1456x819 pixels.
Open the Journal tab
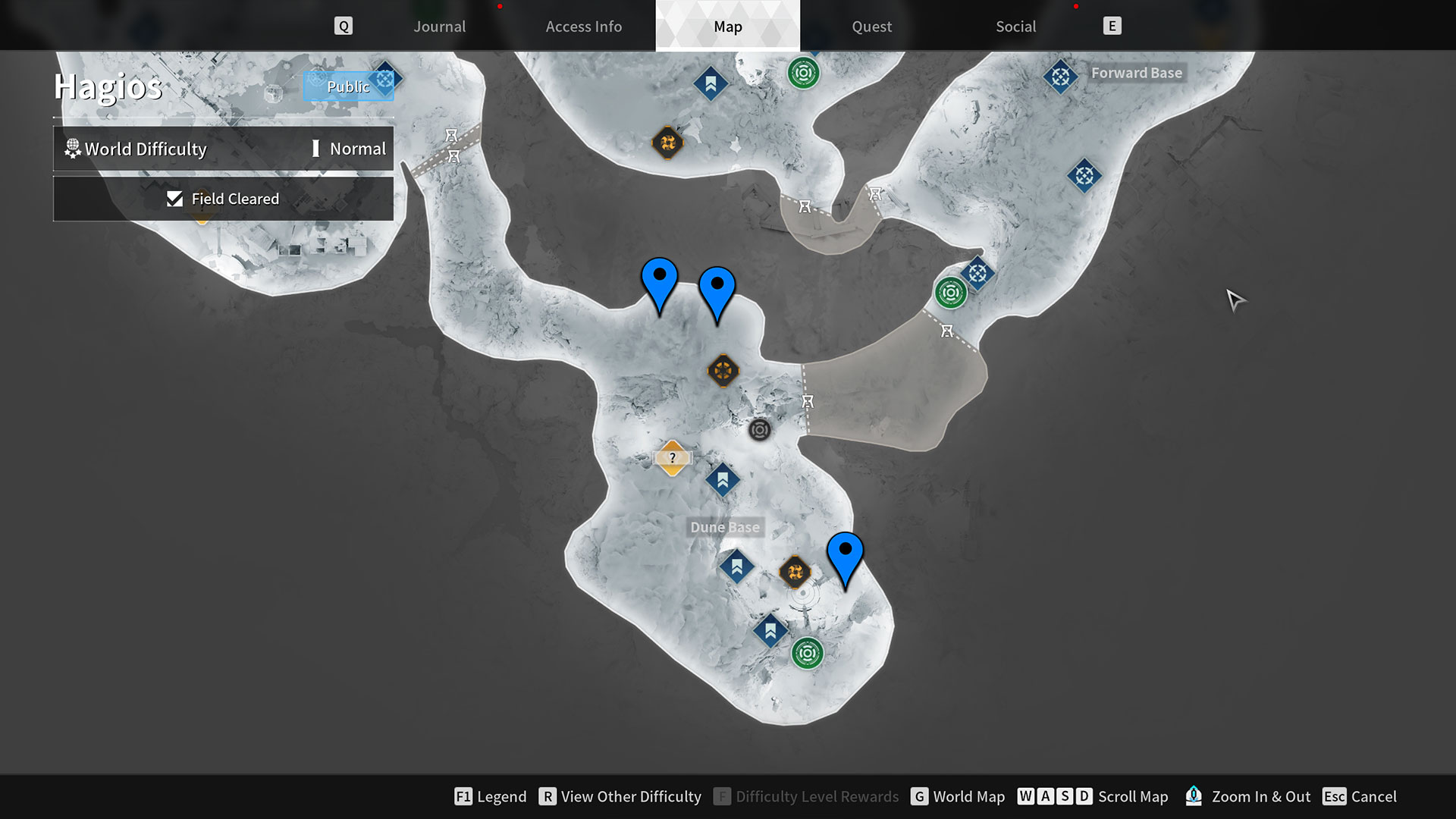(x=439, y=26)
